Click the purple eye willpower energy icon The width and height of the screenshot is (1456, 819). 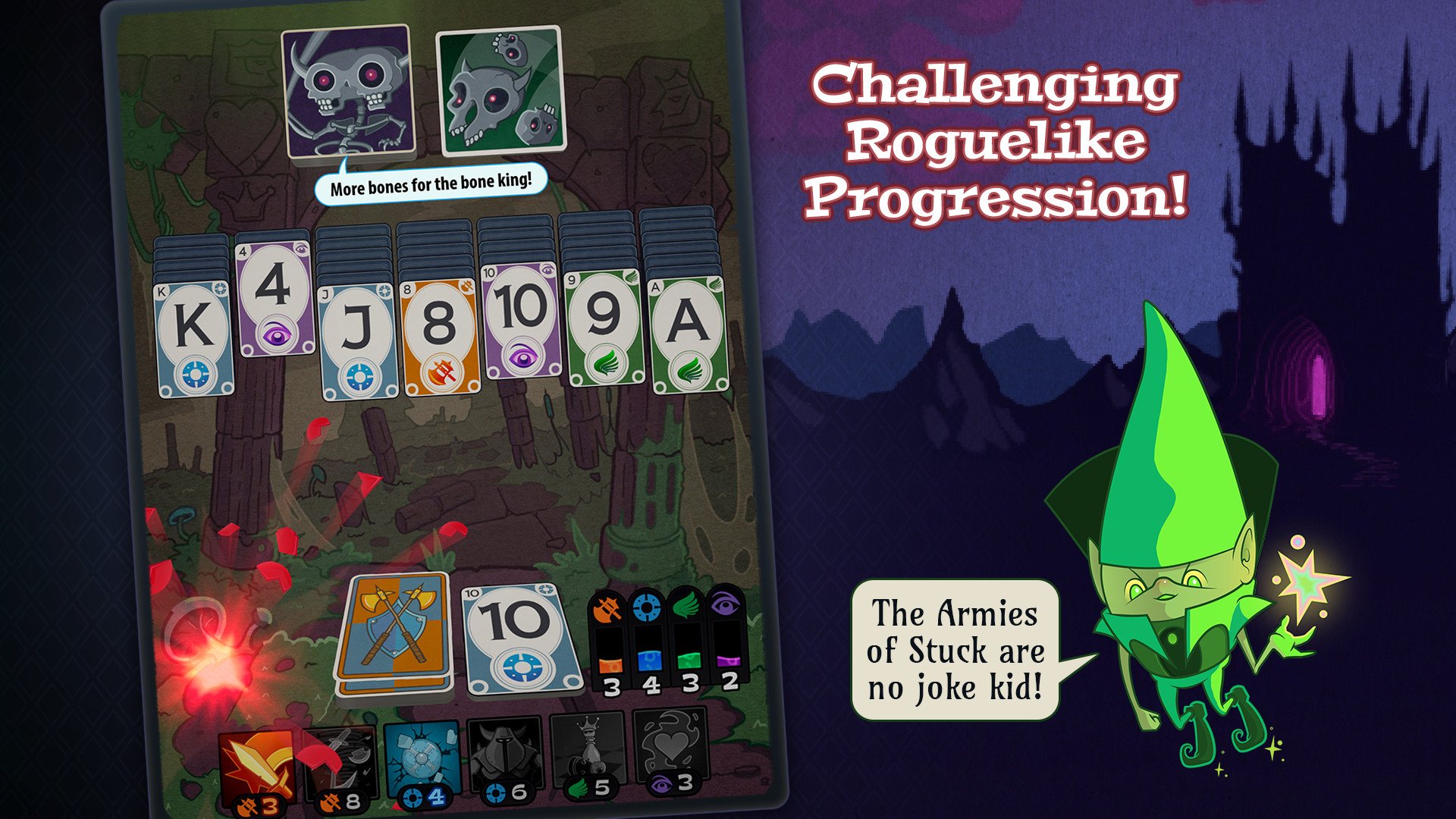point(724,605)
